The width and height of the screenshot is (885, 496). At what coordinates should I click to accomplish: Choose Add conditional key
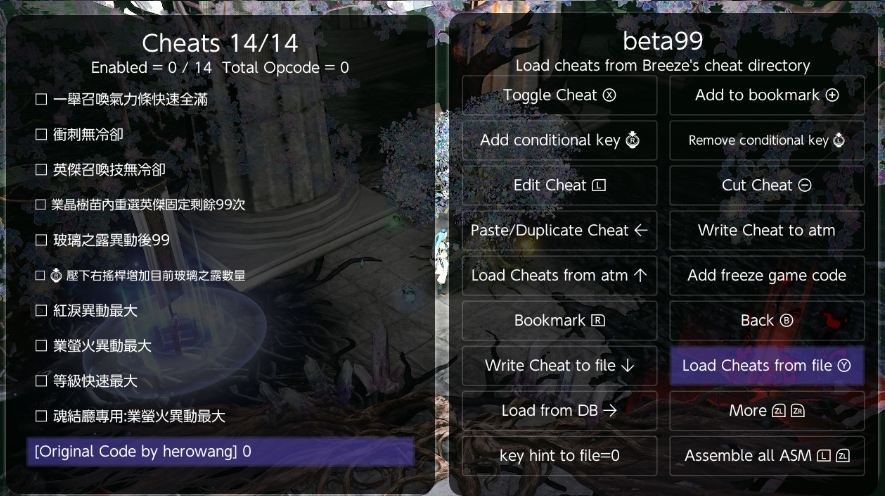point(559,140)
